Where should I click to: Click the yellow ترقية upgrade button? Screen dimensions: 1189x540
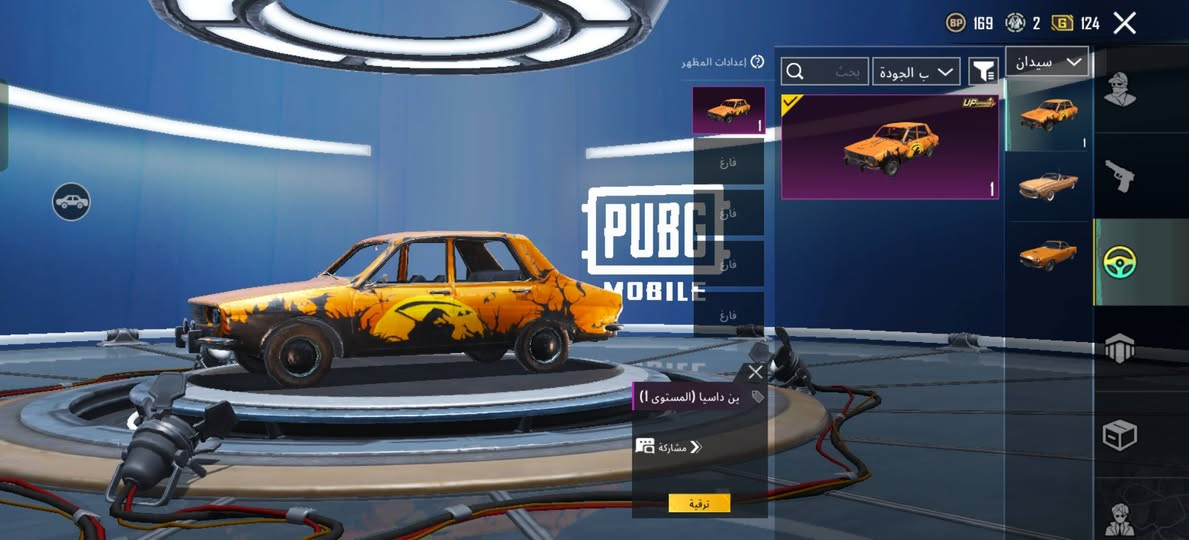pos(699,503)
